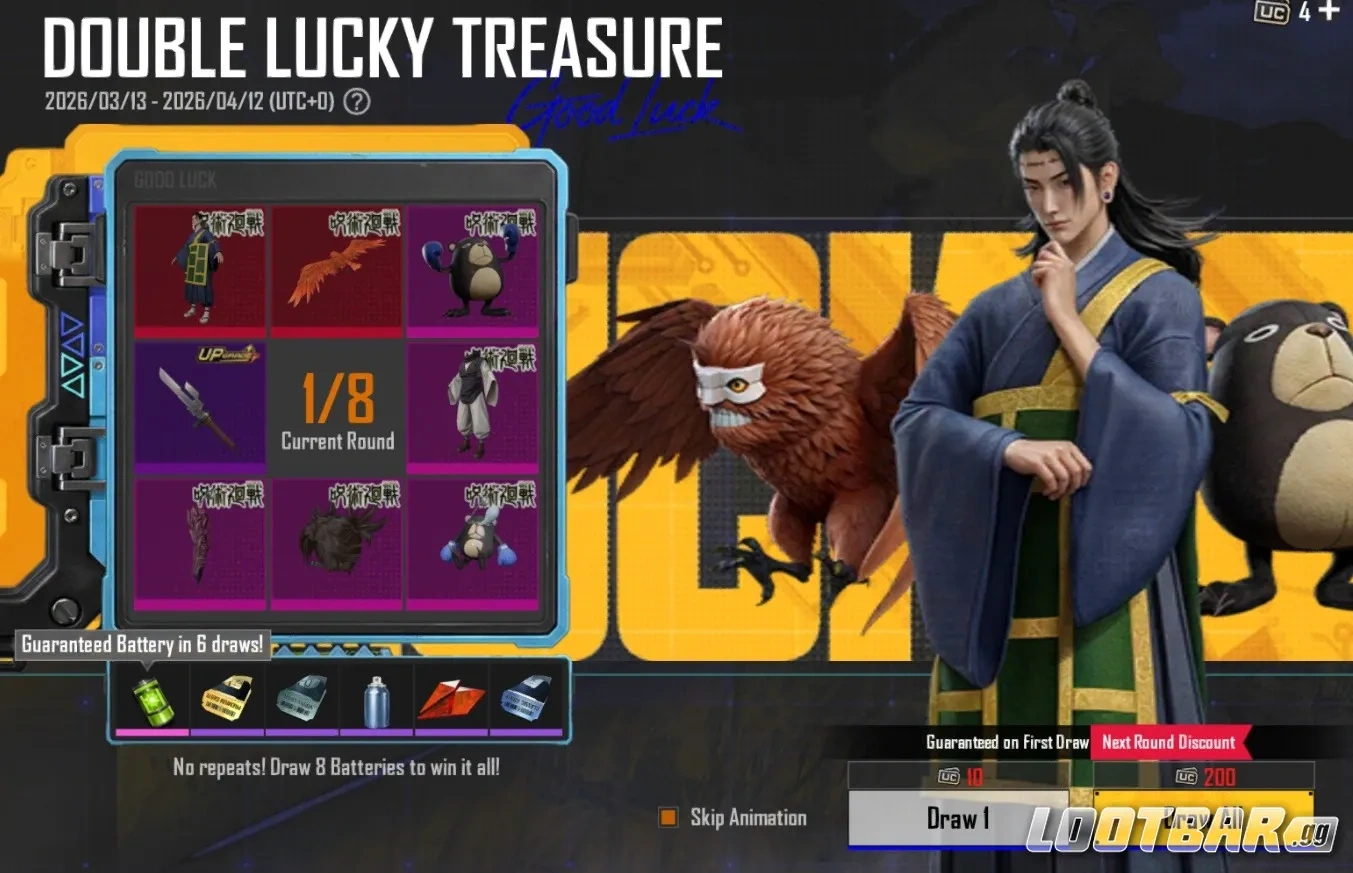Click the 1/8 Current Round indicator
1353x873 pixels.
pyautogui.click(x=336, y=405)
